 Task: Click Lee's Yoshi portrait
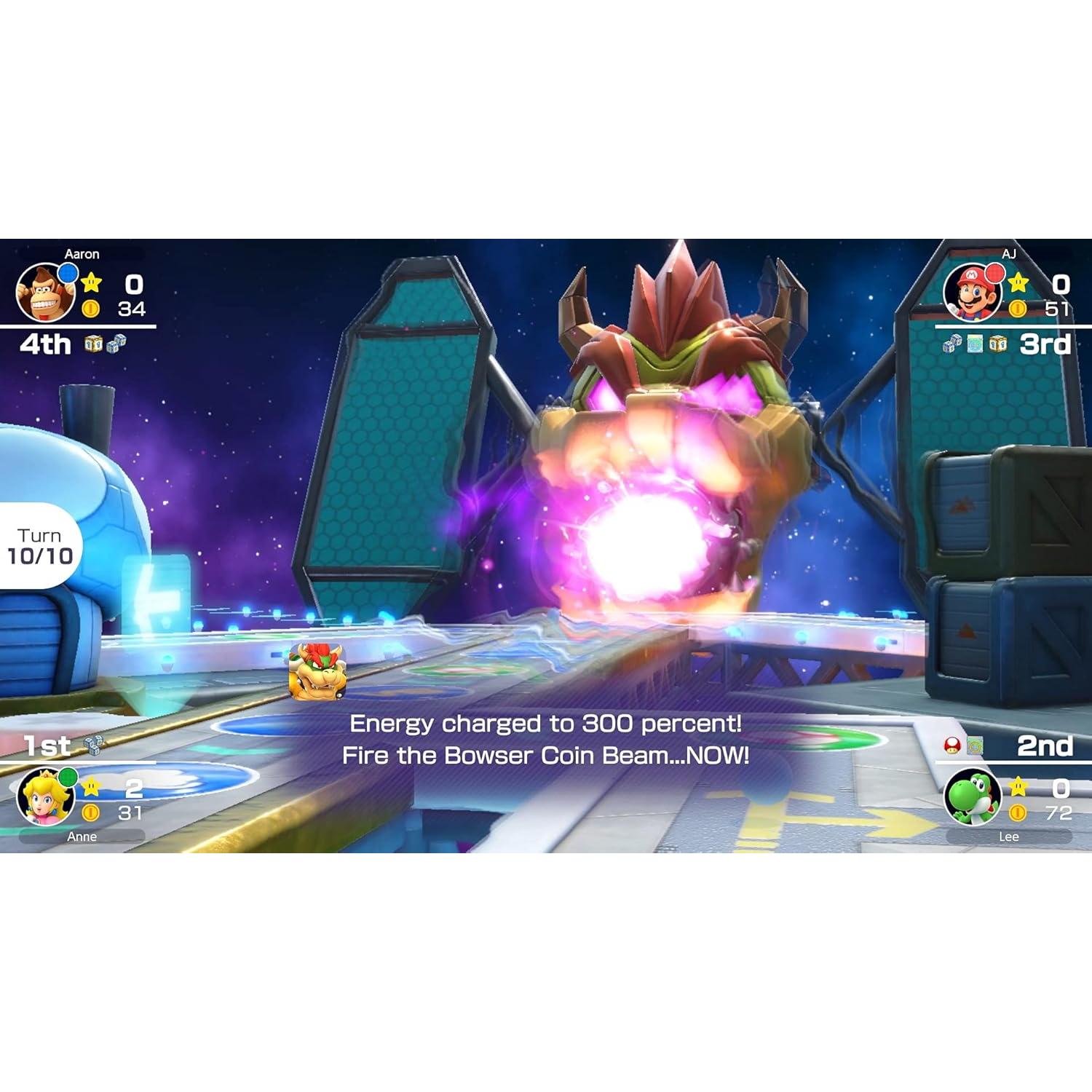tap(972, 799)
